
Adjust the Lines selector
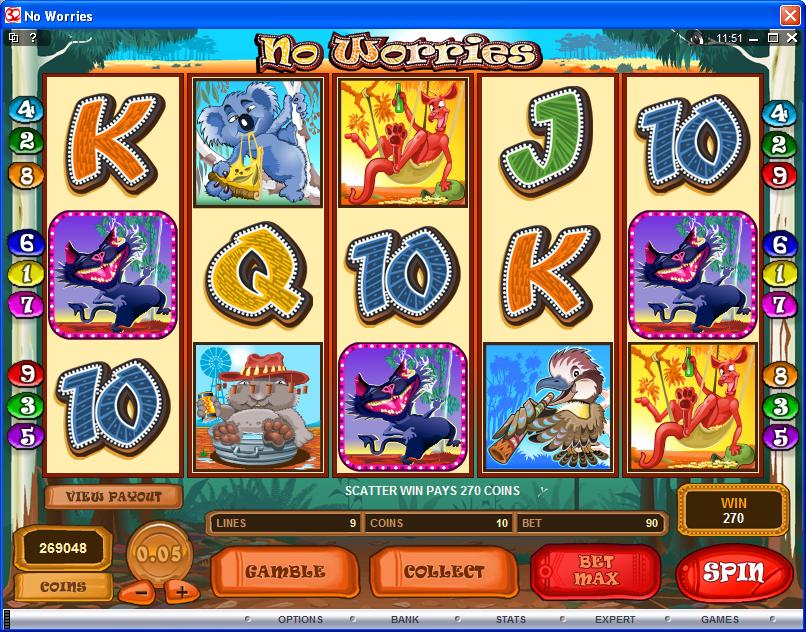pyautogui.click(x=283, y=522)
